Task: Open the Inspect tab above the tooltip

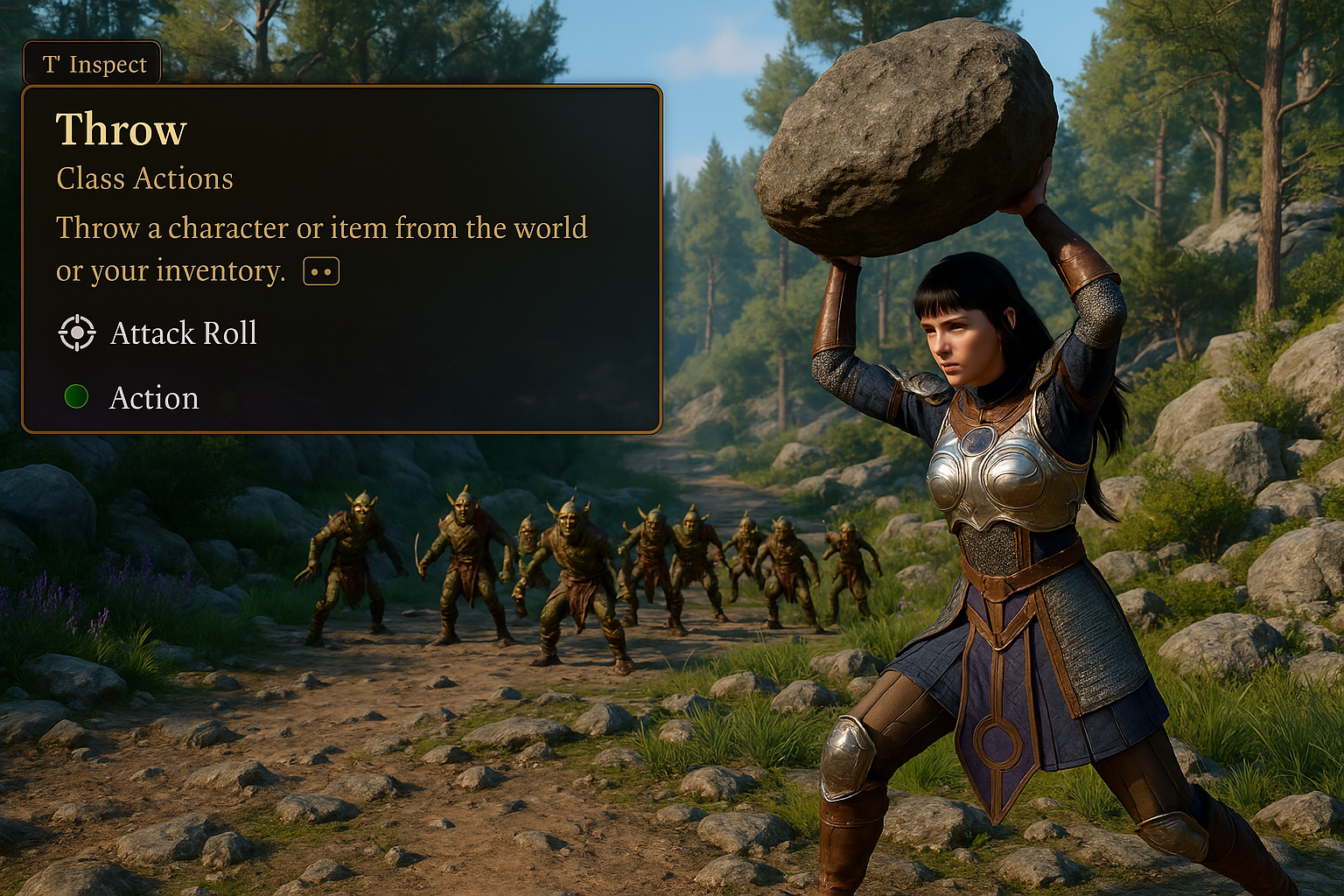Action: [93, 64]
